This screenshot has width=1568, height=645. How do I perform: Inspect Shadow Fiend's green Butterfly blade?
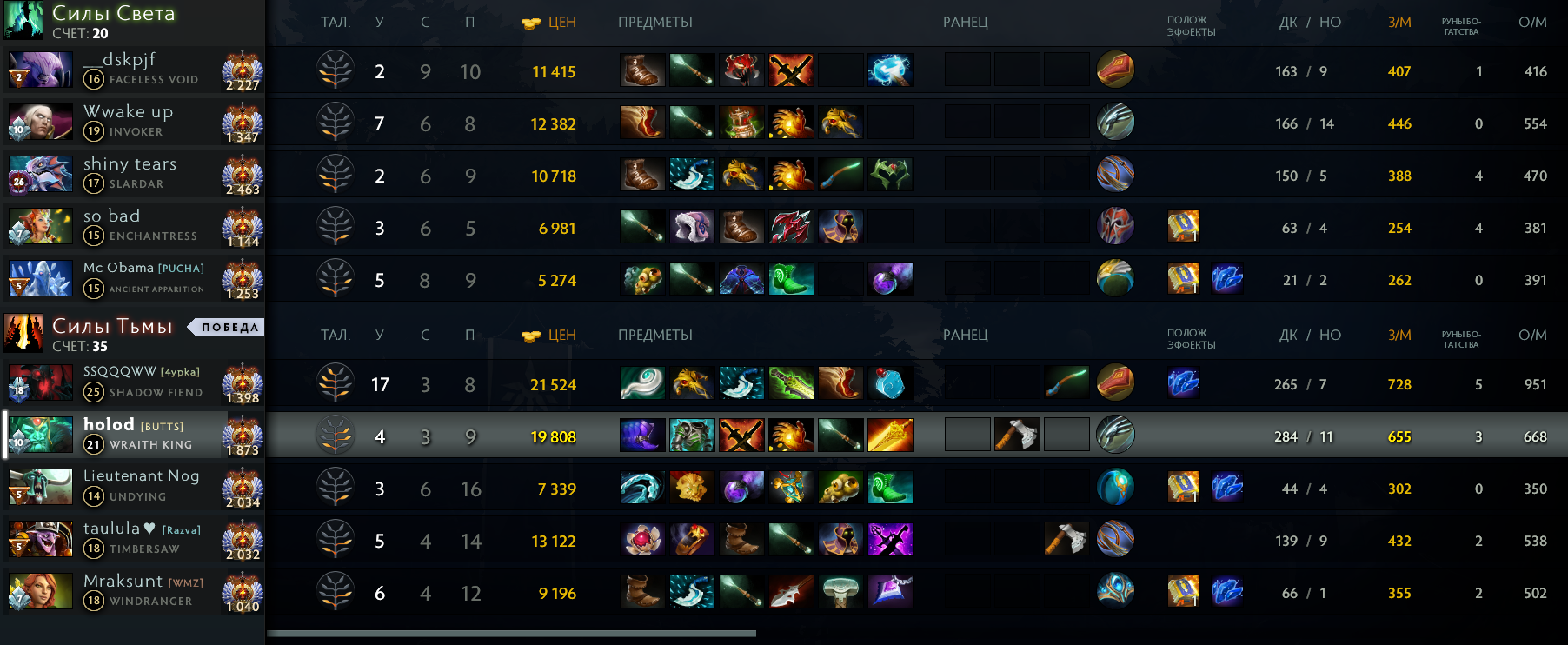pyautogui.click(x=791, y=383)
